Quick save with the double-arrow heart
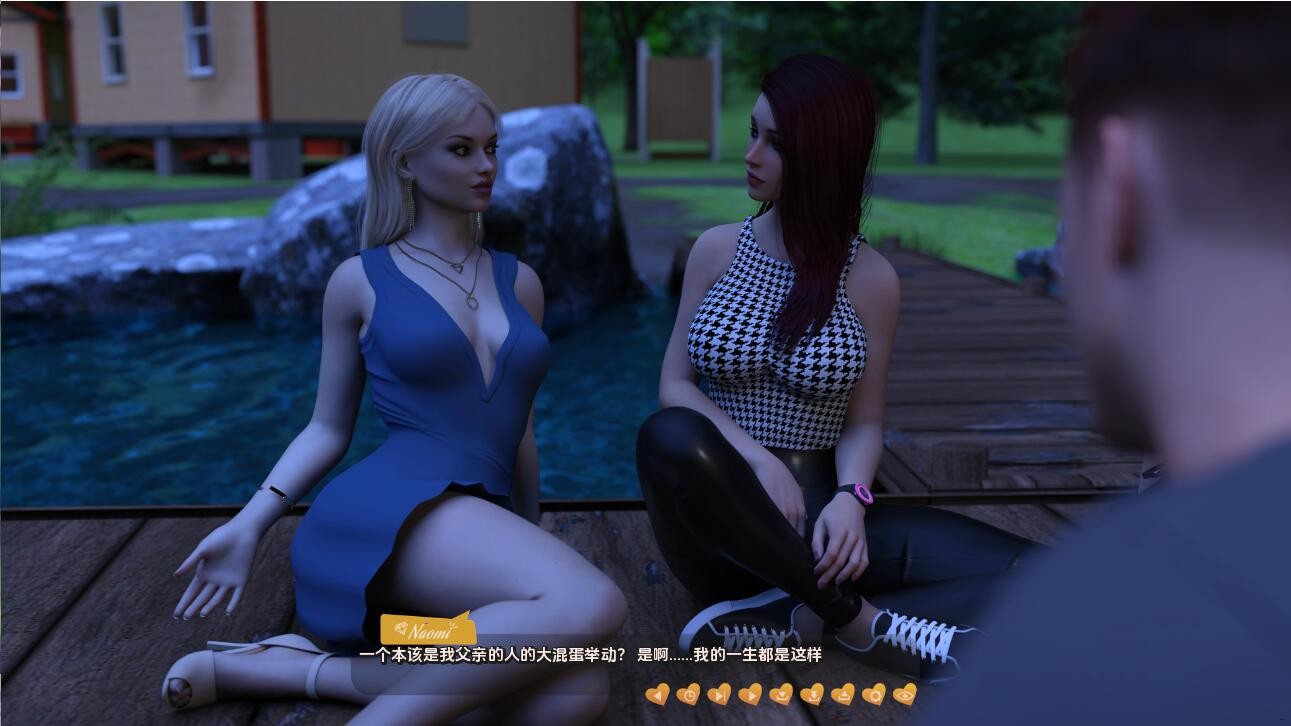Screen dimensions: 1291x726 click(x=812, y=694)
